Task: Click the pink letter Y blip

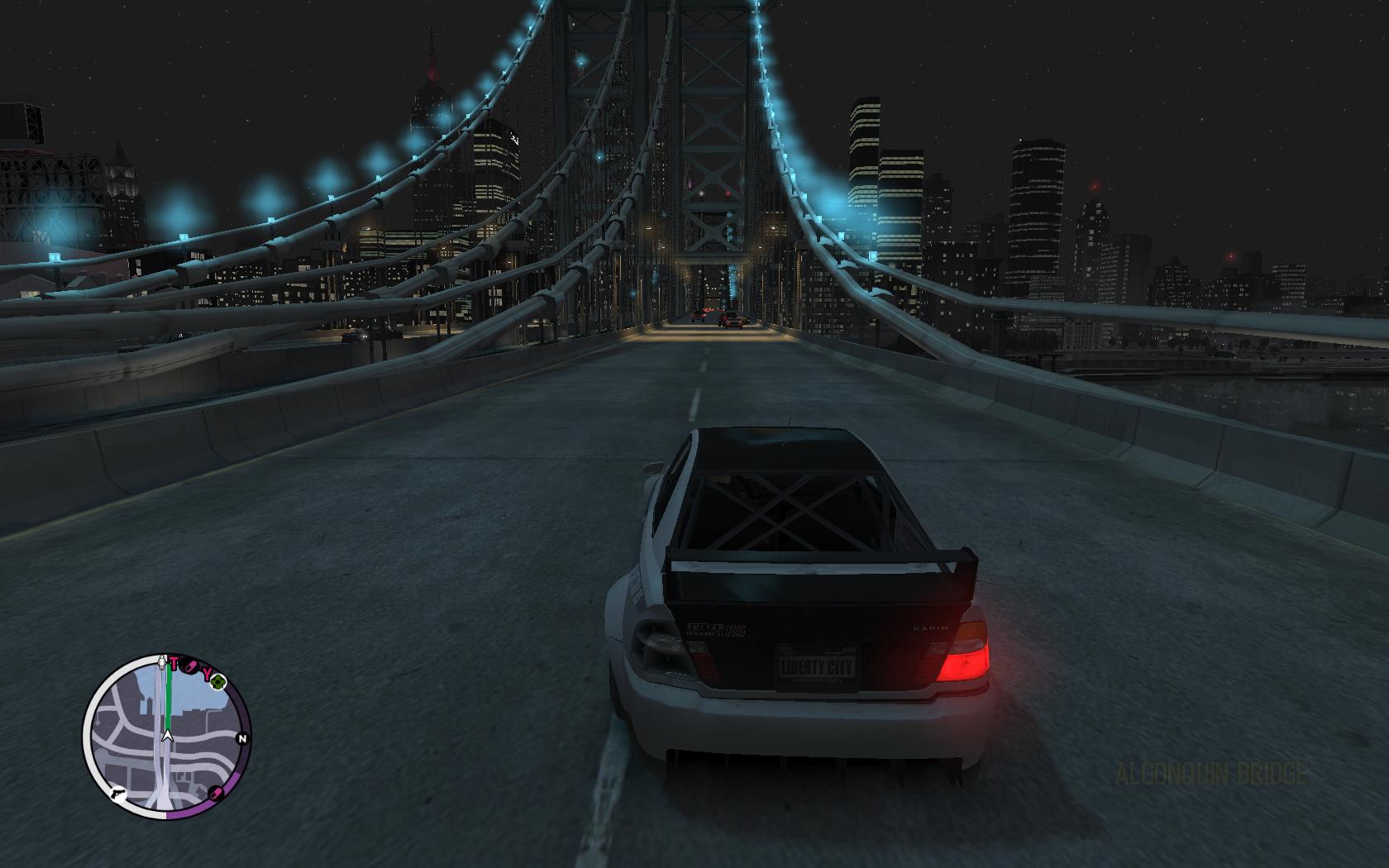Action: pyautogui.click(x=207, y=673)
